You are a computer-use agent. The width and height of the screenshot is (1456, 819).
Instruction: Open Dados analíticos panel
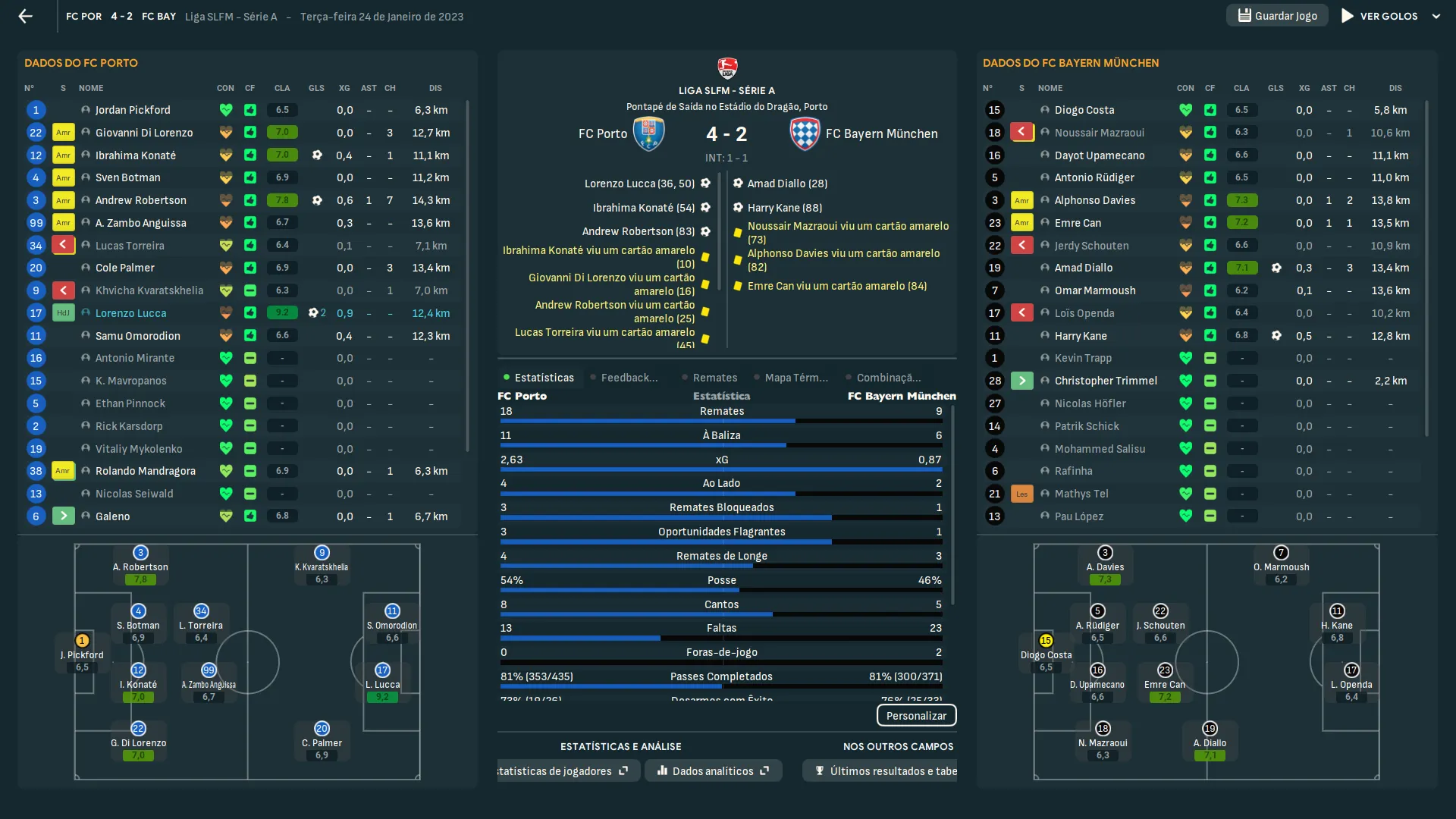pos(713,771)
